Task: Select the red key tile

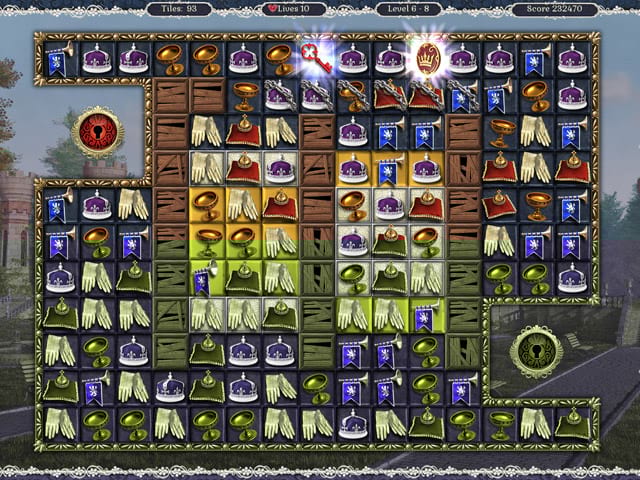Action: pyautogui.click(x=315, y=58)
